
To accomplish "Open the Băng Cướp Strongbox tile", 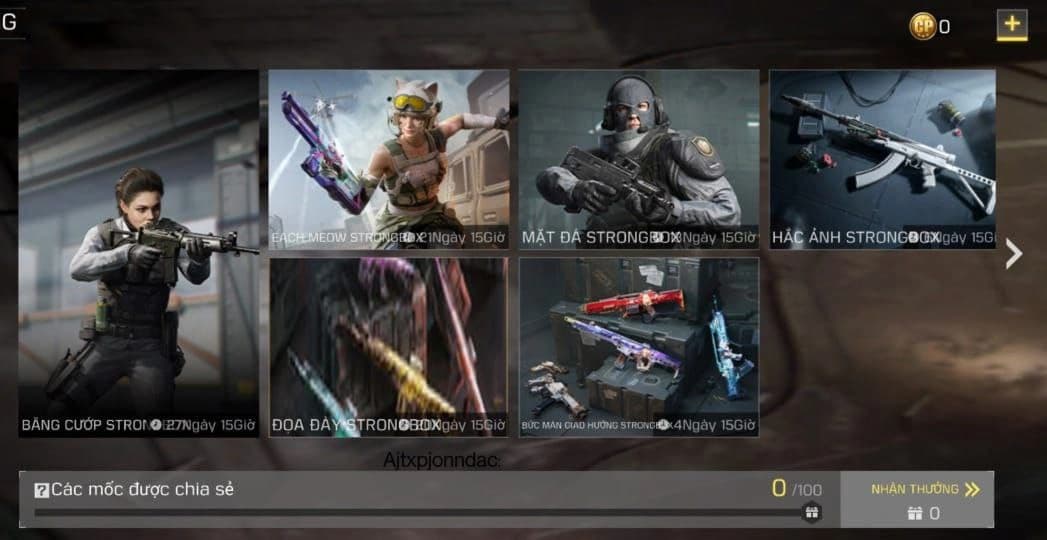I will pyautogui.click(x=138, y=253).
